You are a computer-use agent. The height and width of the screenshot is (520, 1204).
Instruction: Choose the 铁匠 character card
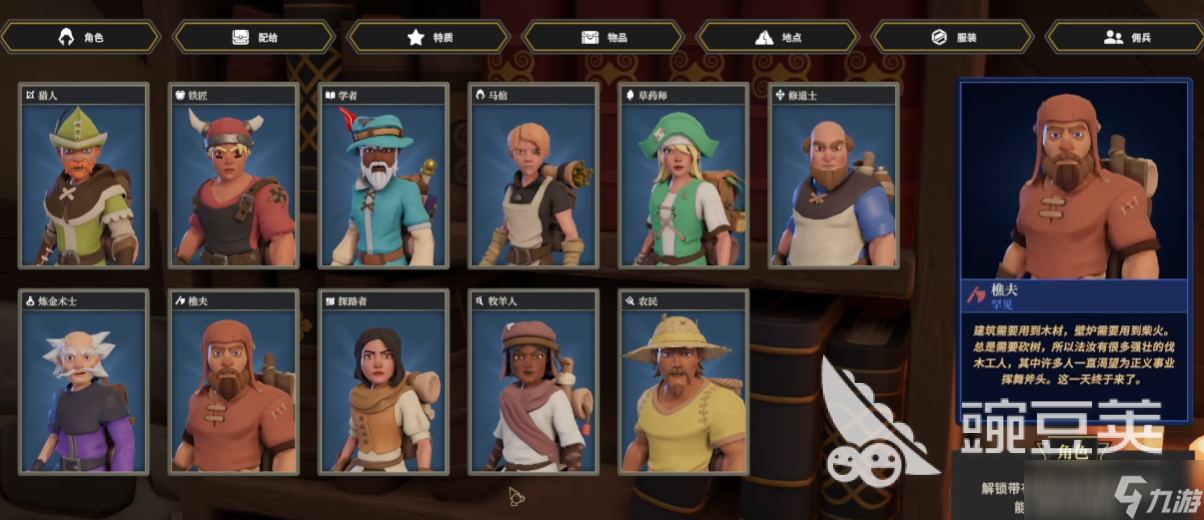(x=234, y=177)
